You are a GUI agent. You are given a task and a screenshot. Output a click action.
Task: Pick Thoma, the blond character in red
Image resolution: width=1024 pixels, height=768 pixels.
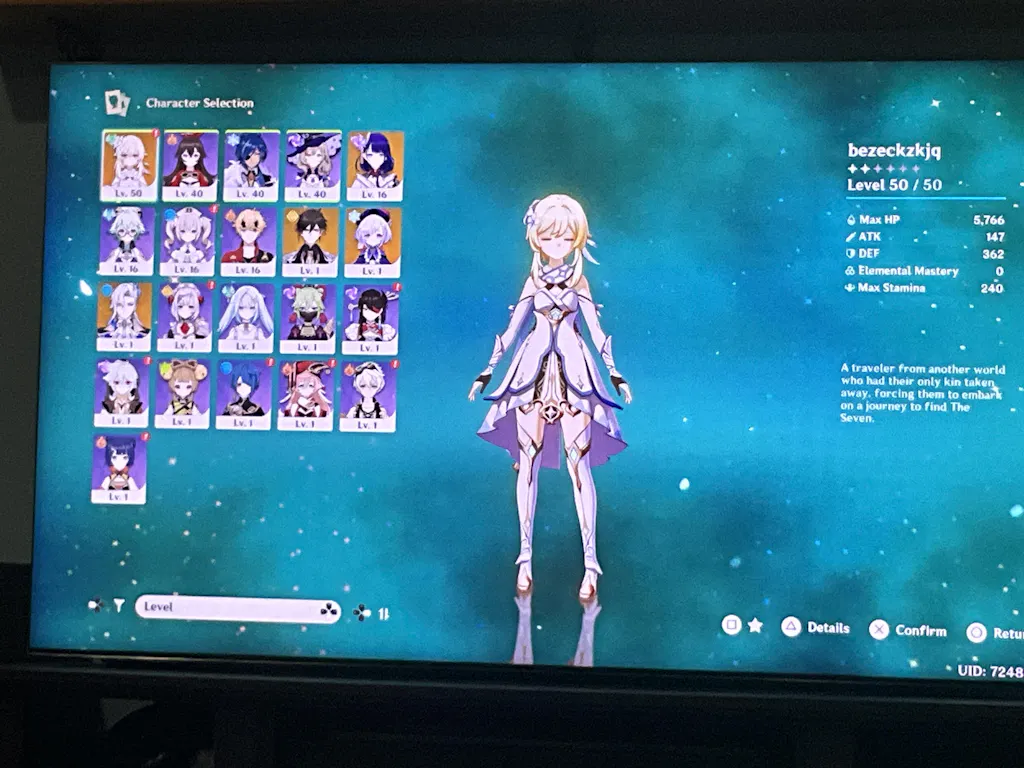click(248, 241)
